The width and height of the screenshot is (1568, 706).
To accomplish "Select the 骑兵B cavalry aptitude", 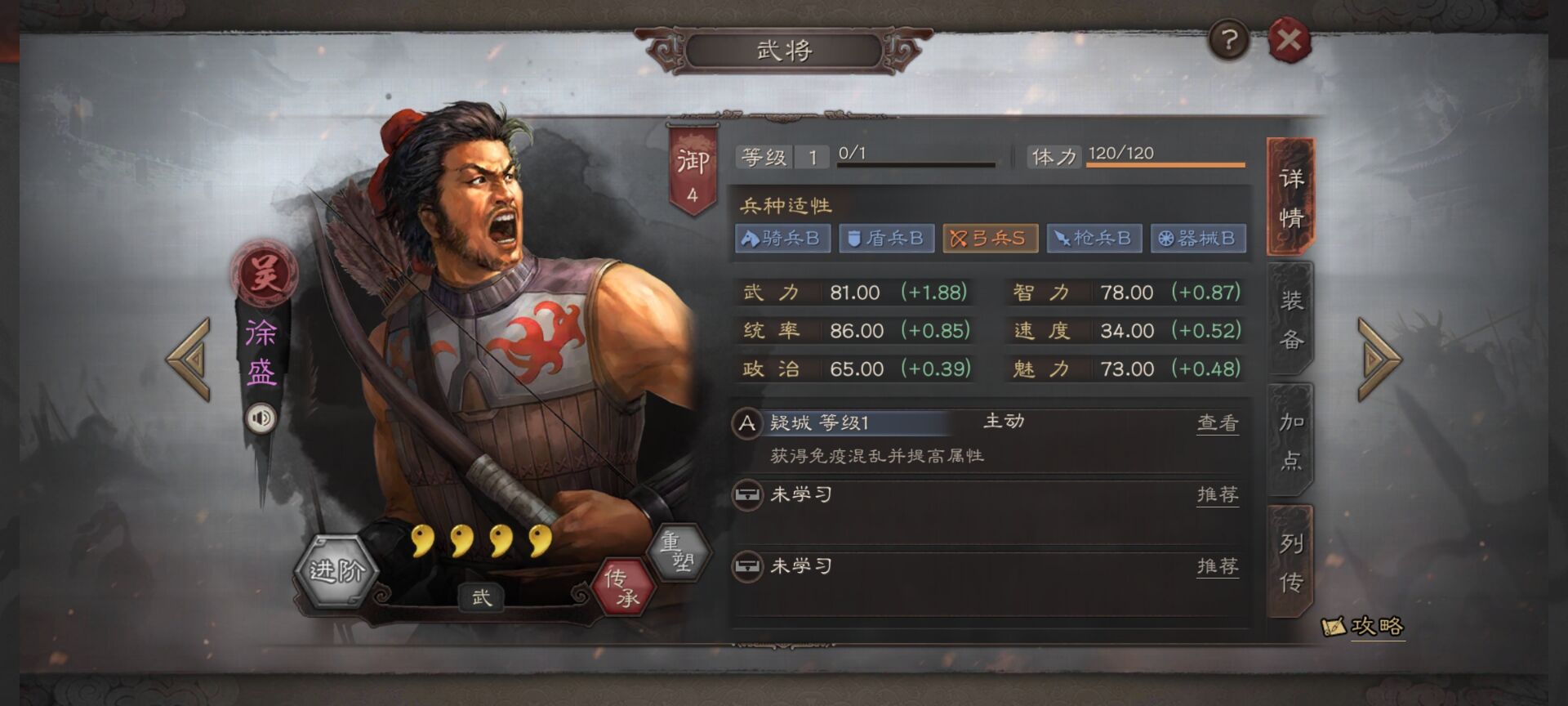I will (x=782, y=239).
